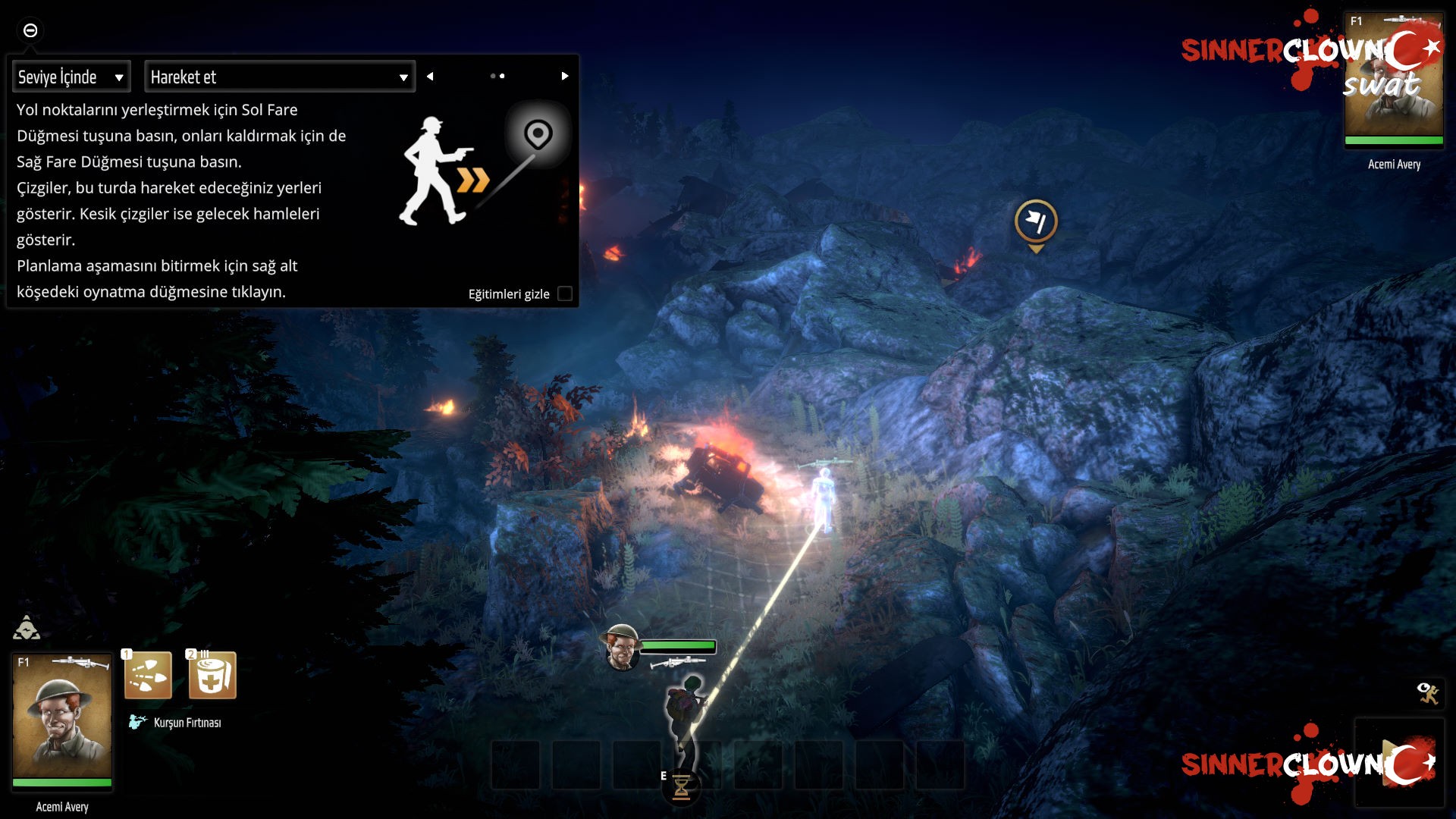Use the bandage medkit item
This screenshot has width=1456, height=819.
[212, 675]
